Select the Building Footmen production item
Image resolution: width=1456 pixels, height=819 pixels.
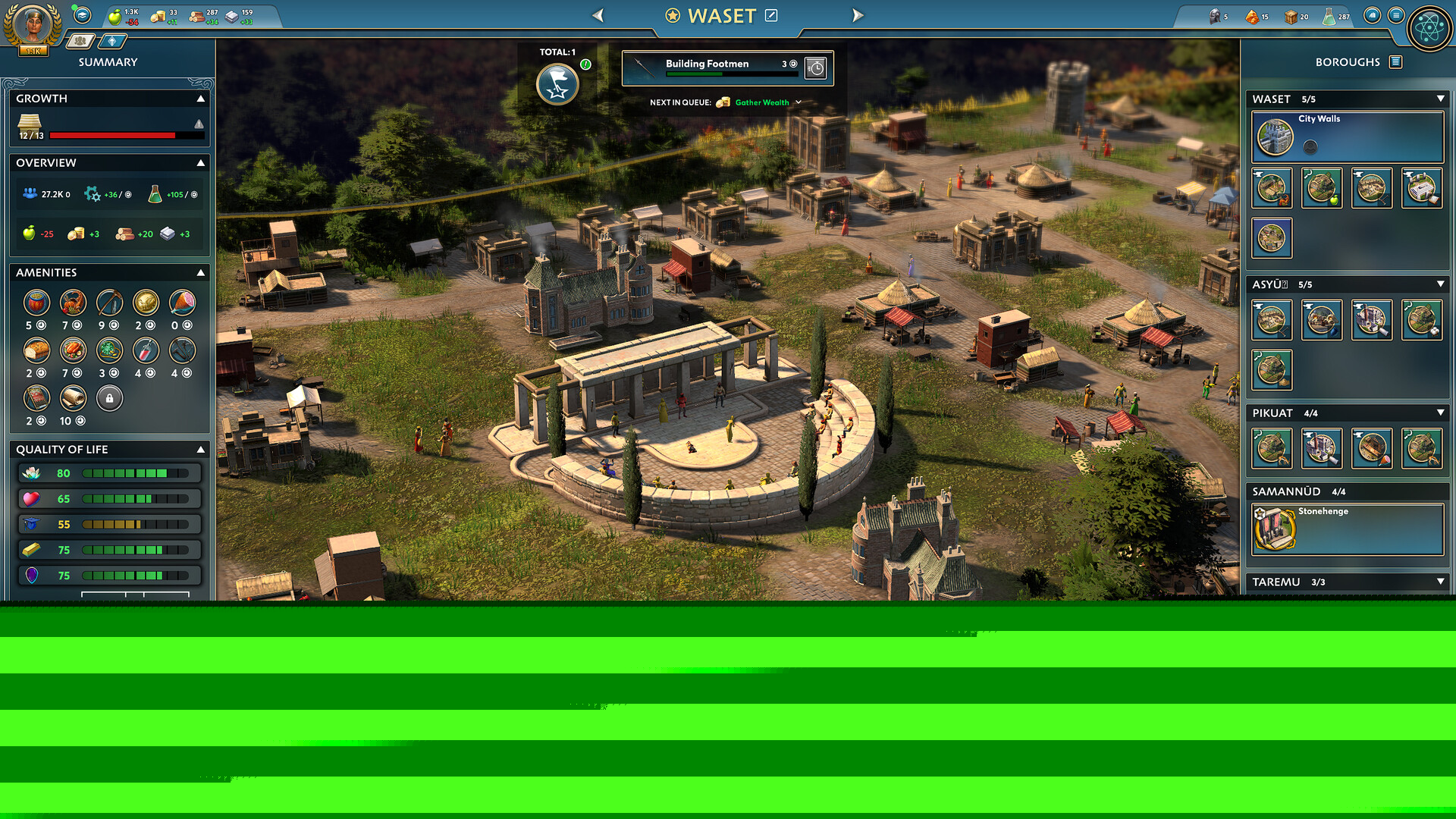pyautogui.click(x=713, y=67)
